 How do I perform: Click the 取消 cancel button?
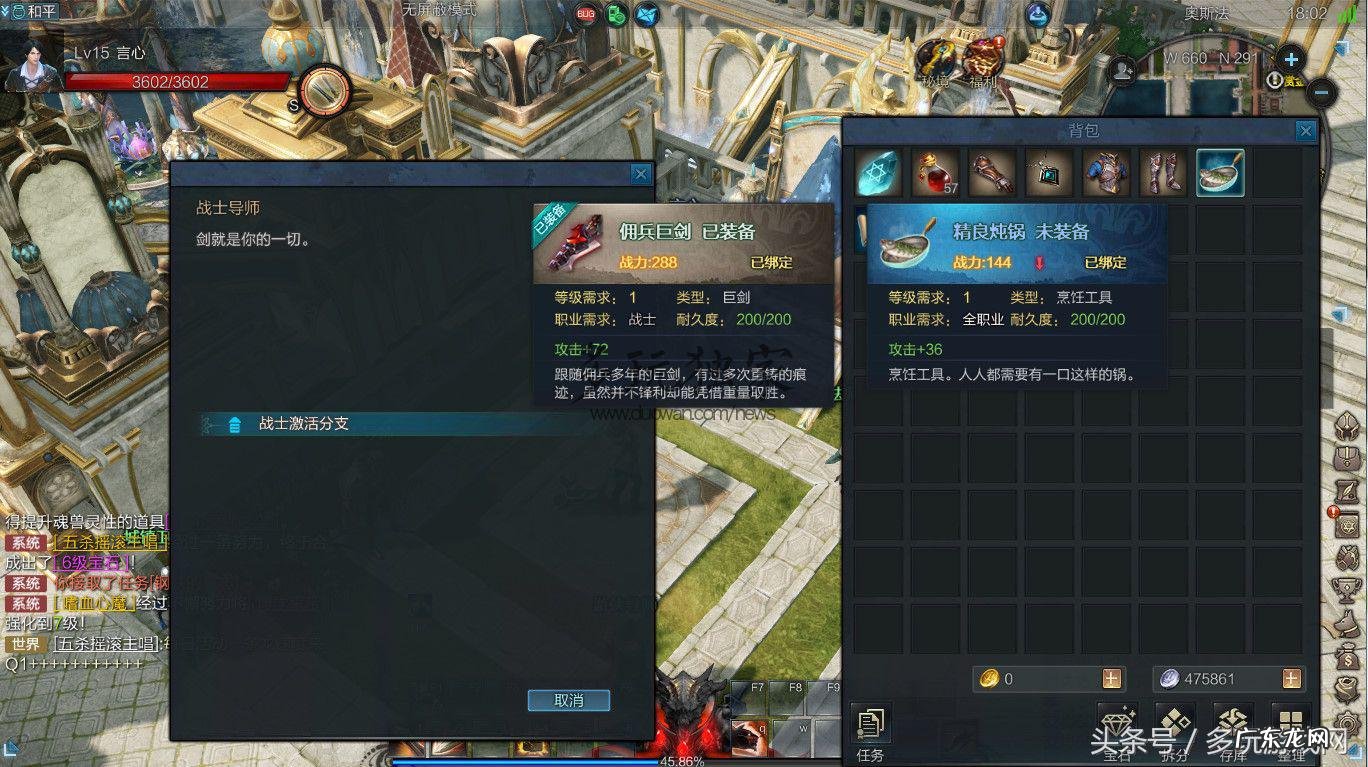click(568, 700)
